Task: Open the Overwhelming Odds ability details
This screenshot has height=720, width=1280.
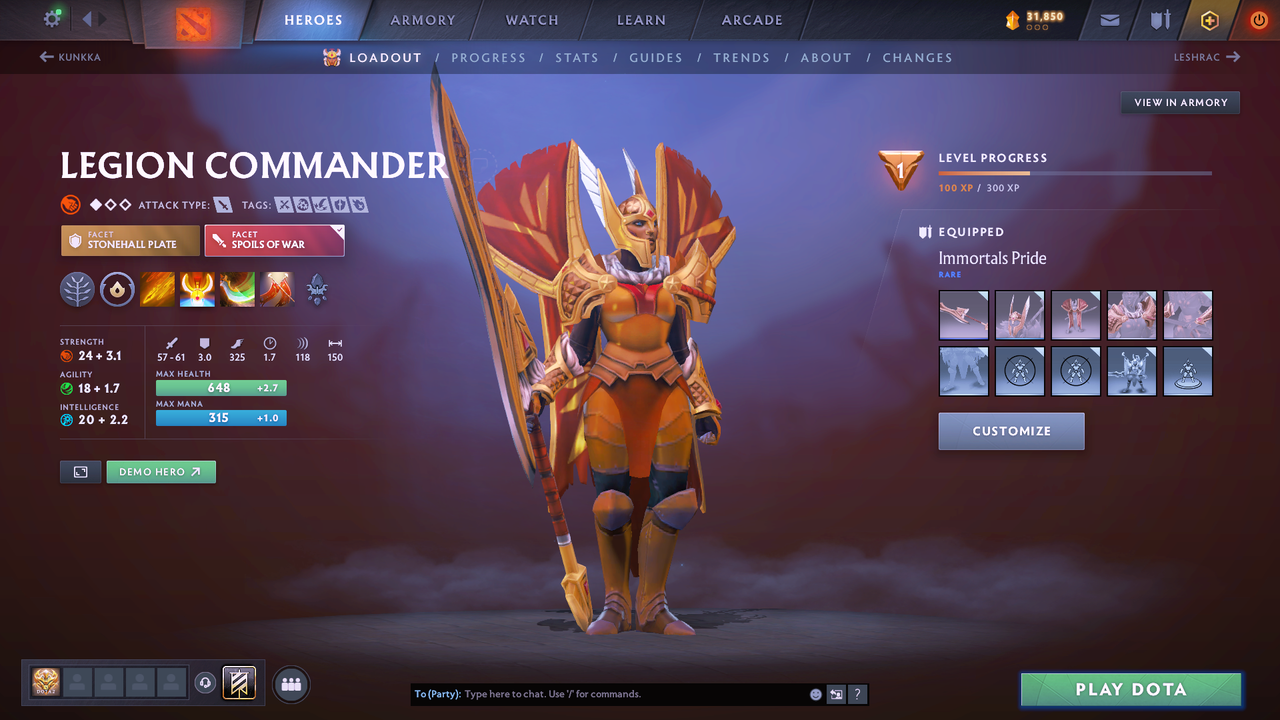Action: [x=157, y=290]
